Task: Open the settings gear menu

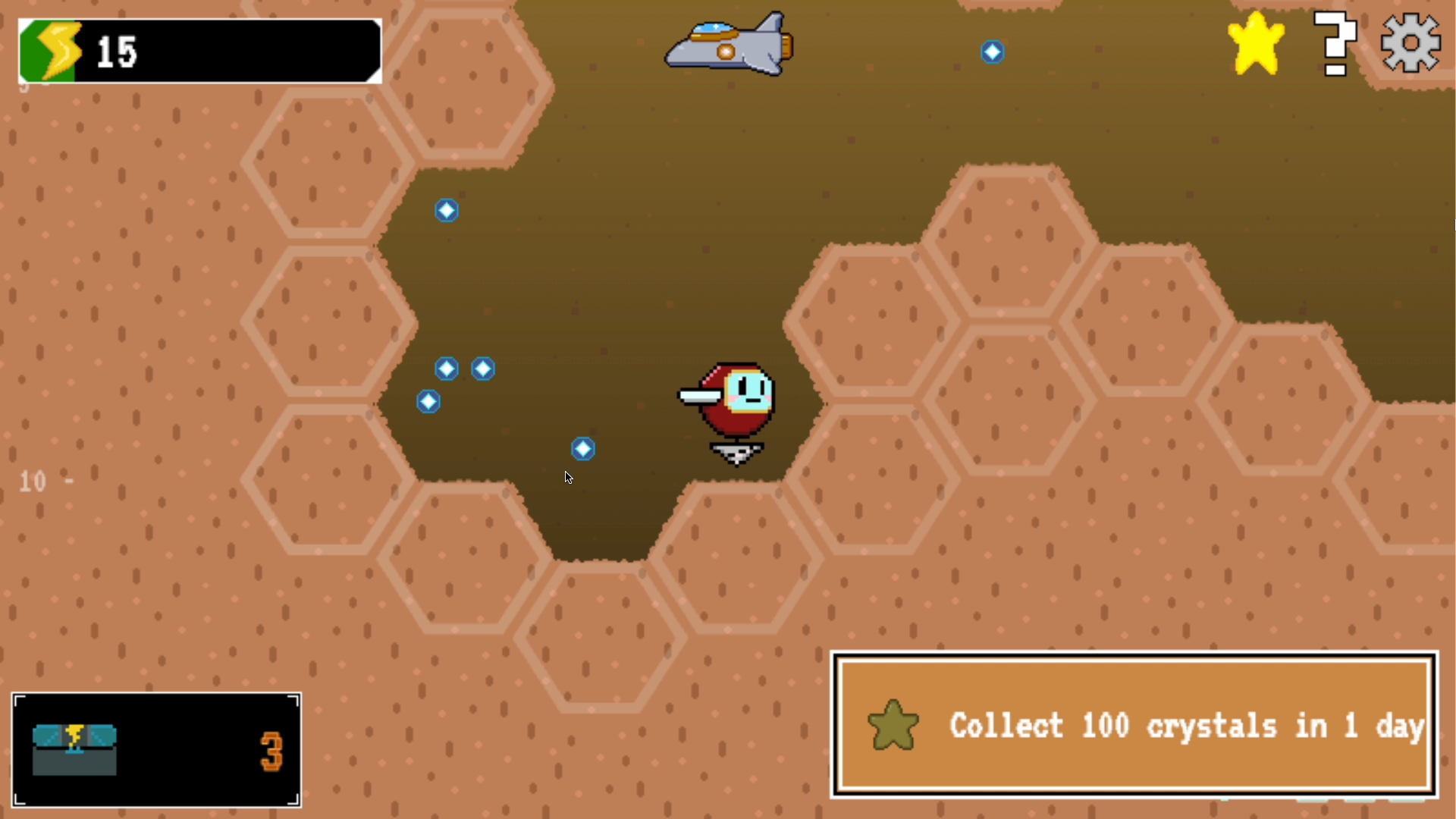Action: (x=1410, y=43)
